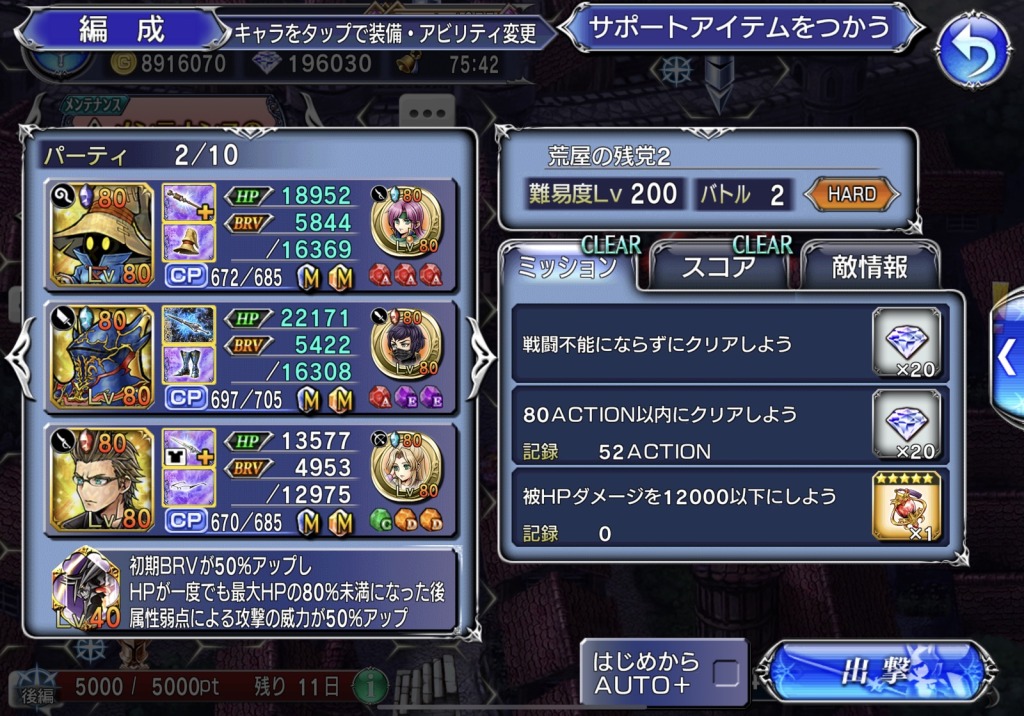Toggle the はじめからAUTO+ checkbox

click(x=726, y=673)
